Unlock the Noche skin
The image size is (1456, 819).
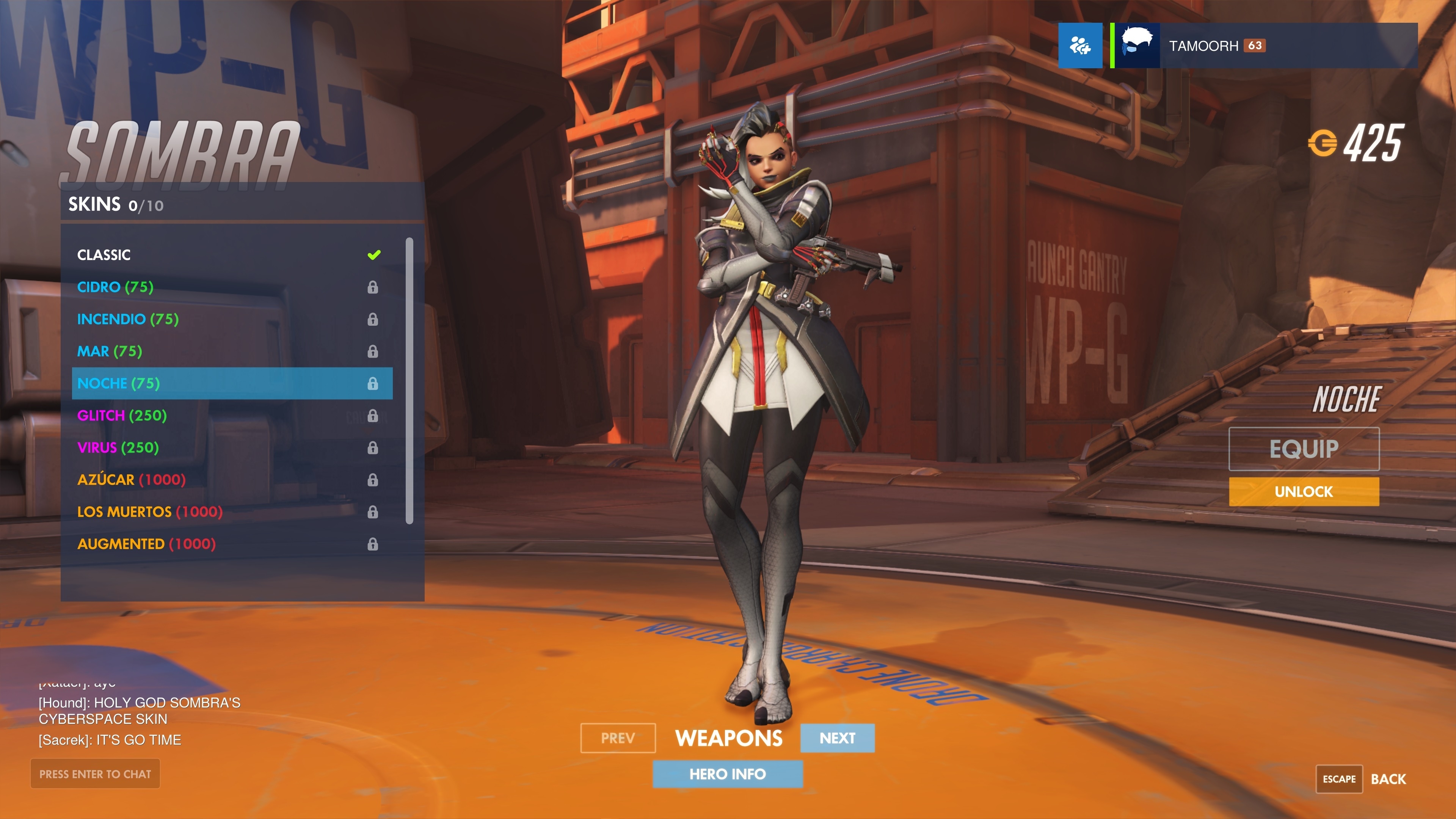coord(1304,492)
